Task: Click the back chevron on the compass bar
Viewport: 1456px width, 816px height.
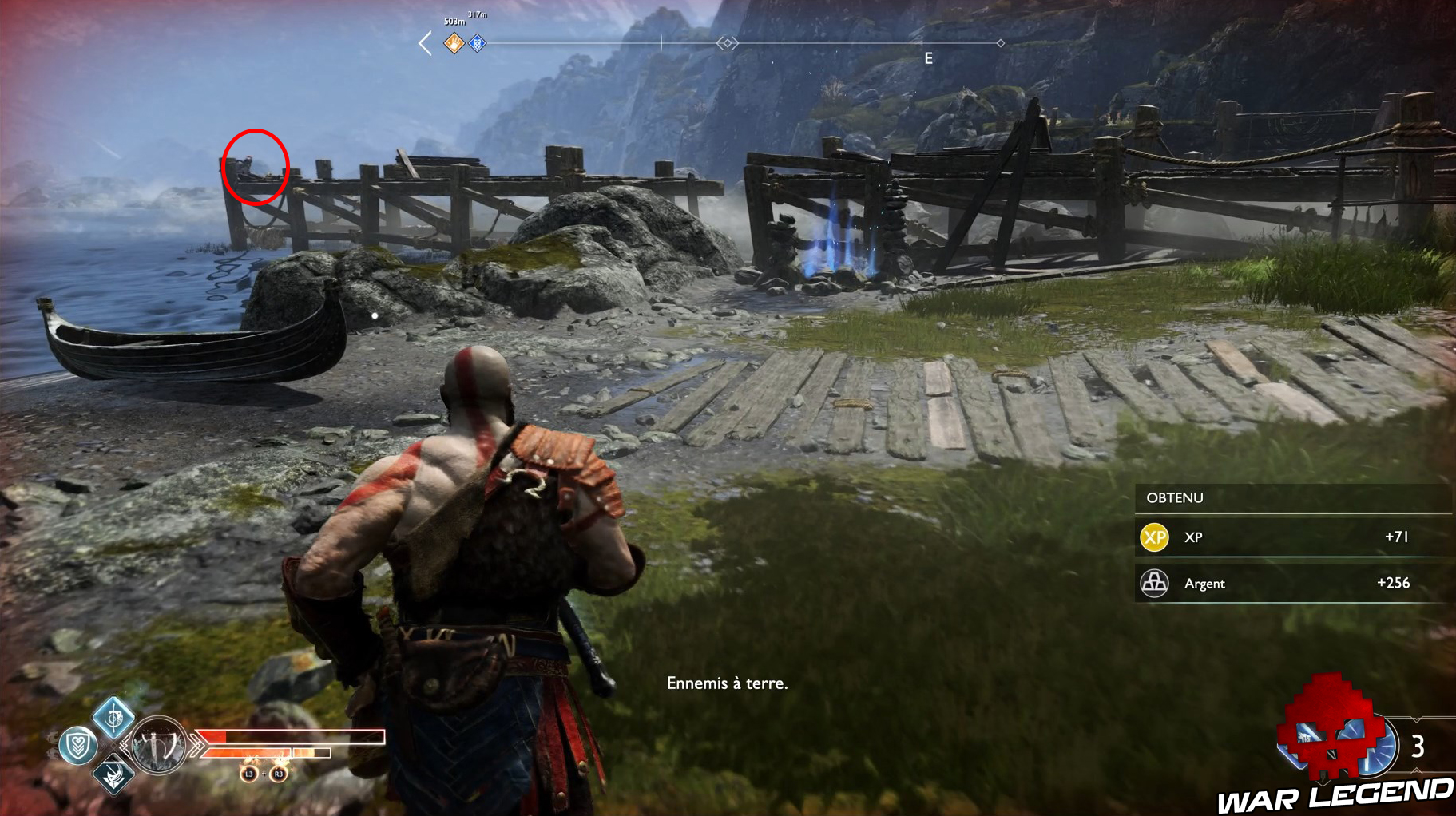Action: coord(425,43)
